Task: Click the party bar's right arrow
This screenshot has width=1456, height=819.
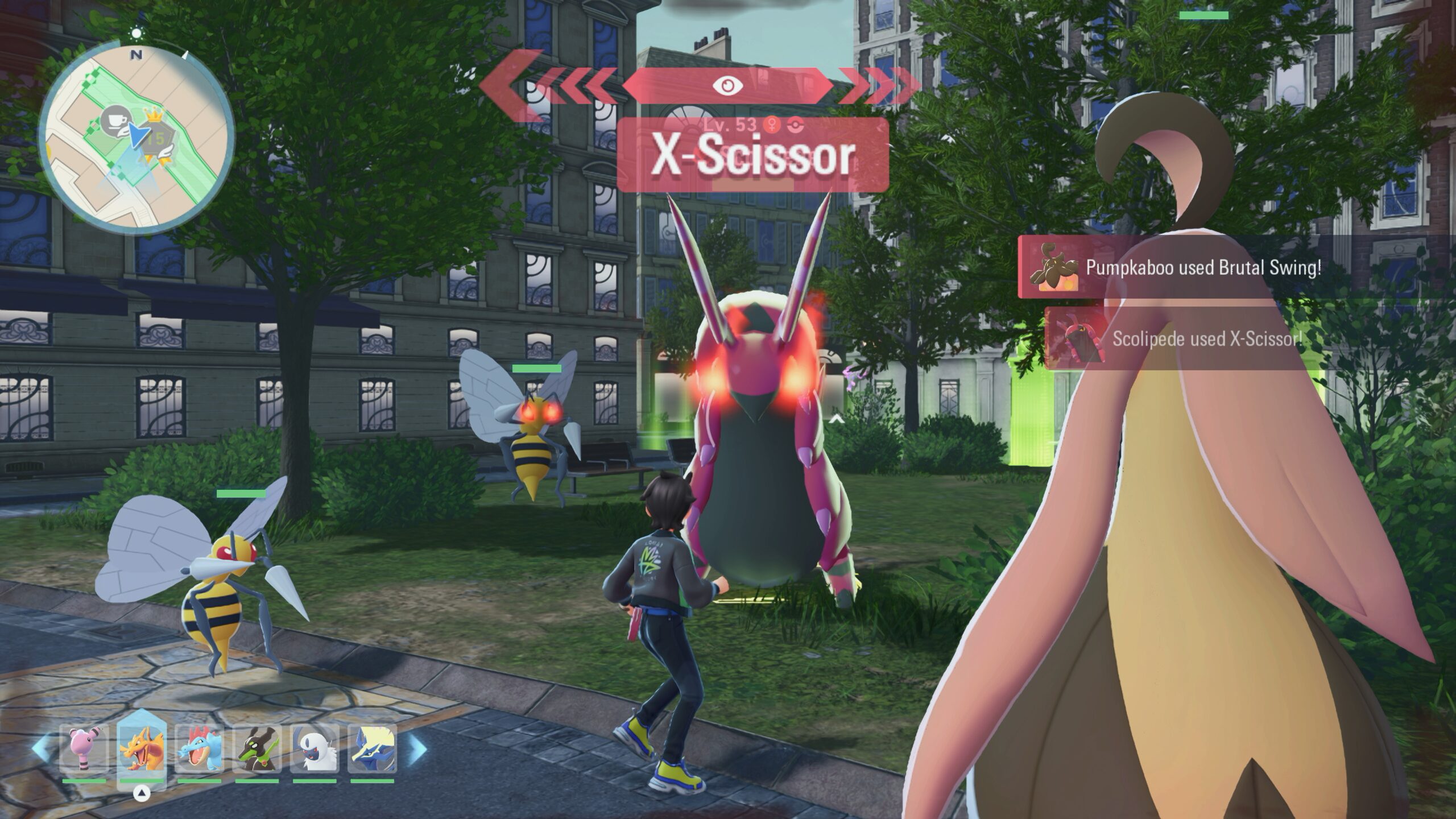Action: pos(418,748)
